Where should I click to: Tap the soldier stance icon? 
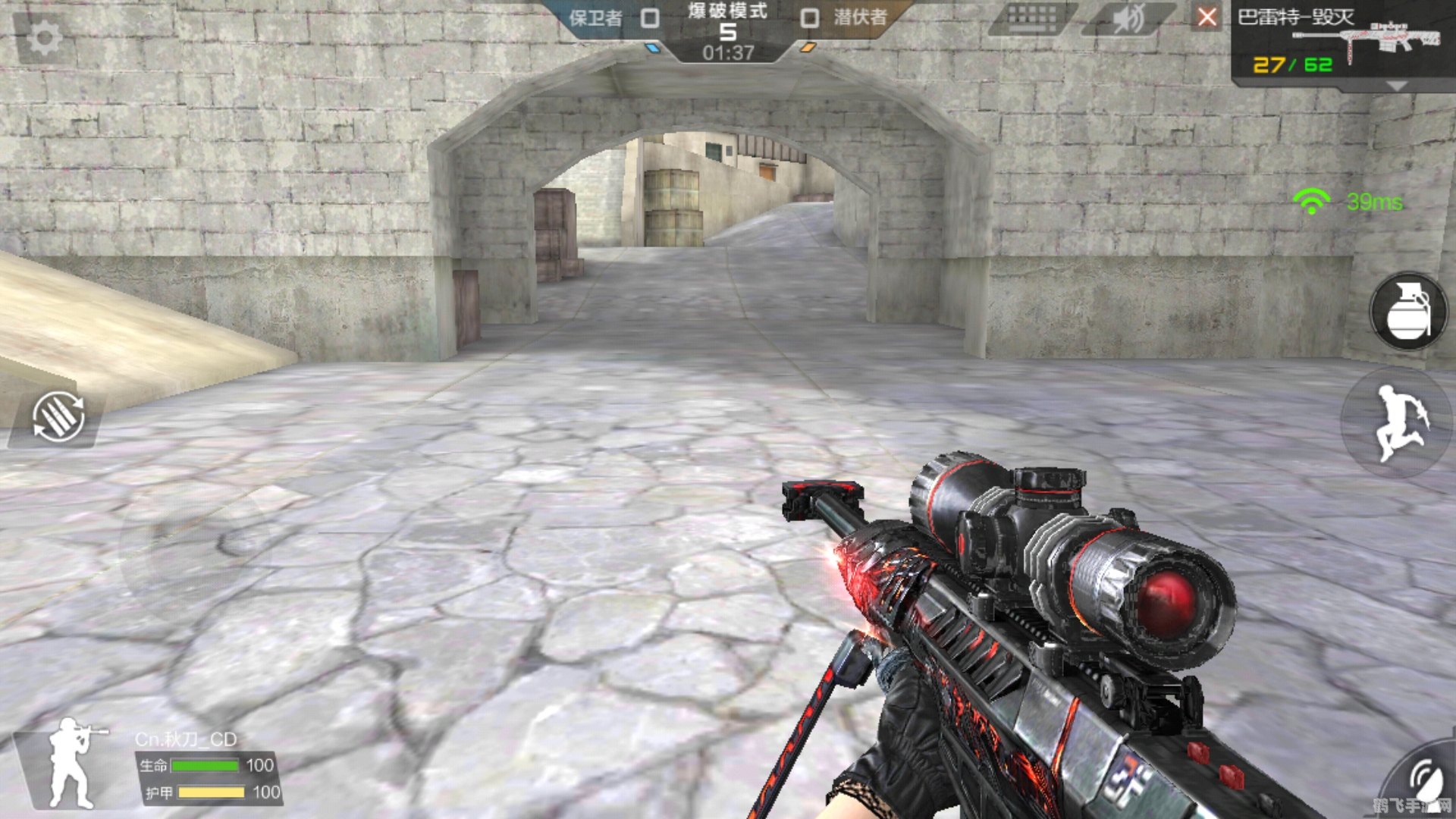click(x=74, y=762)
